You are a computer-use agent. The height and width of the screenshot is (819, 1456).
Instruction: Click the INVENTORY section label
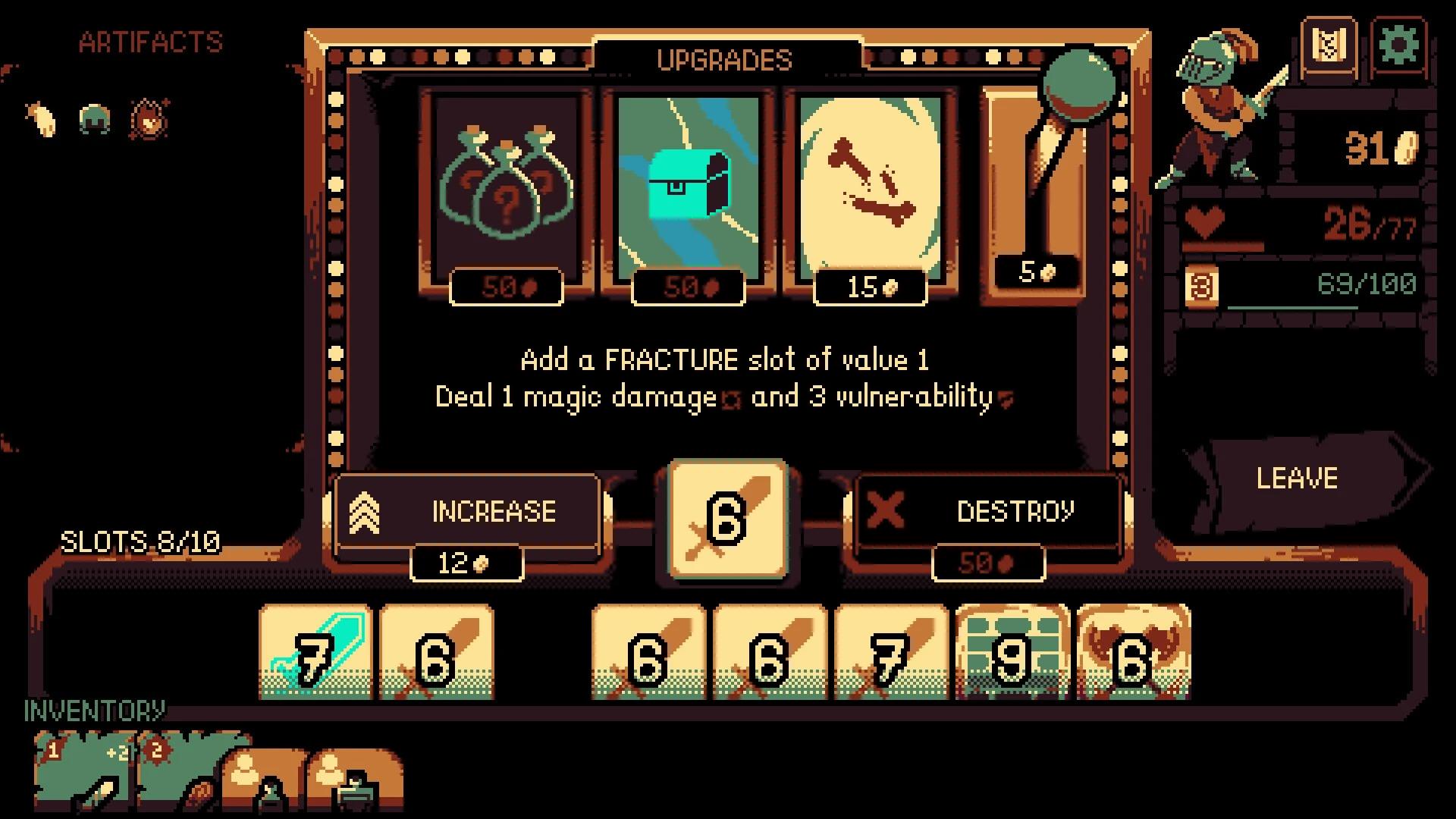click(x=93, y=711)
